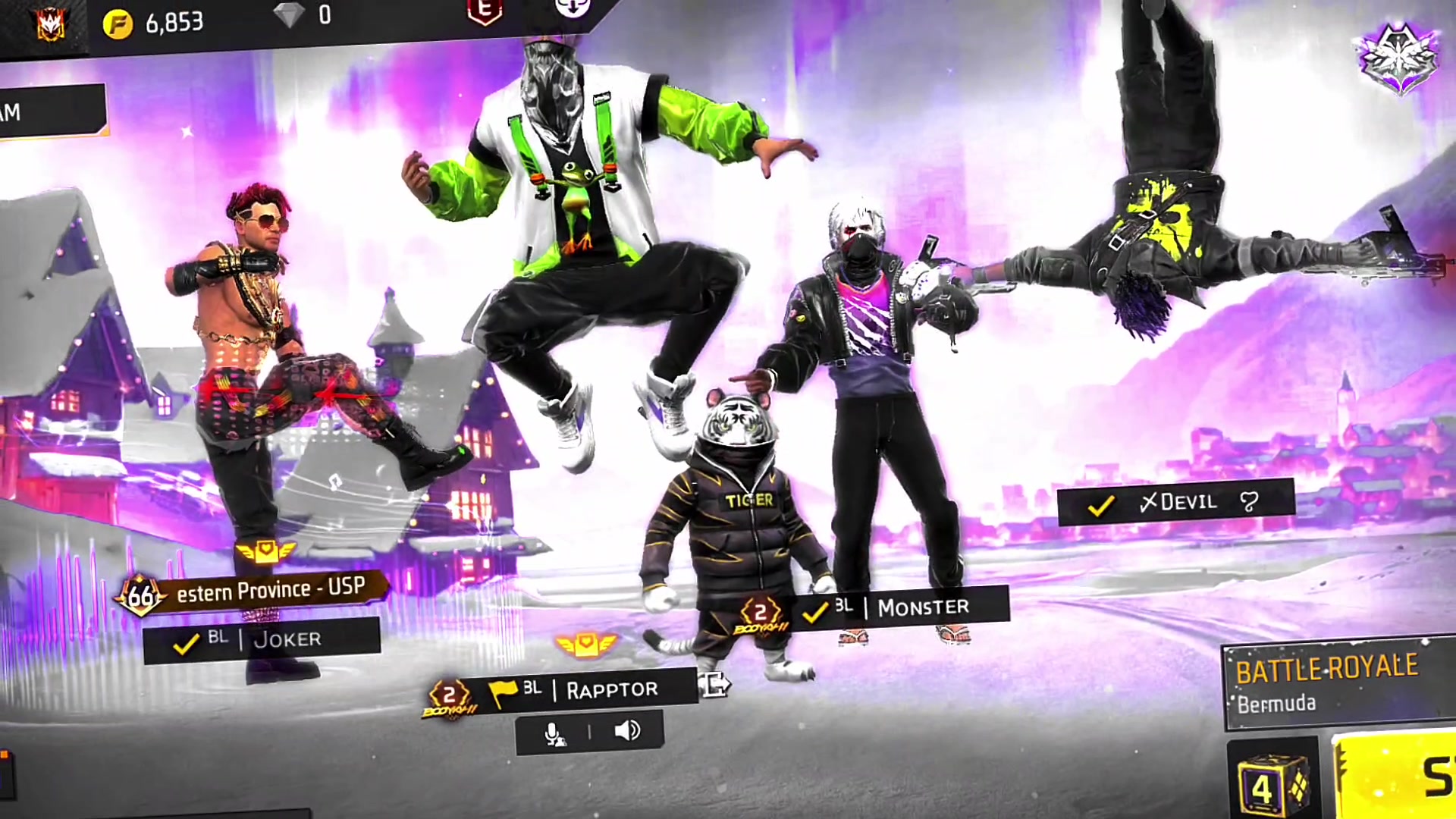Click the leave squad exit icon
Image resolution: width=1456 pixels, height=819 pixels.
tap(714, 684)
